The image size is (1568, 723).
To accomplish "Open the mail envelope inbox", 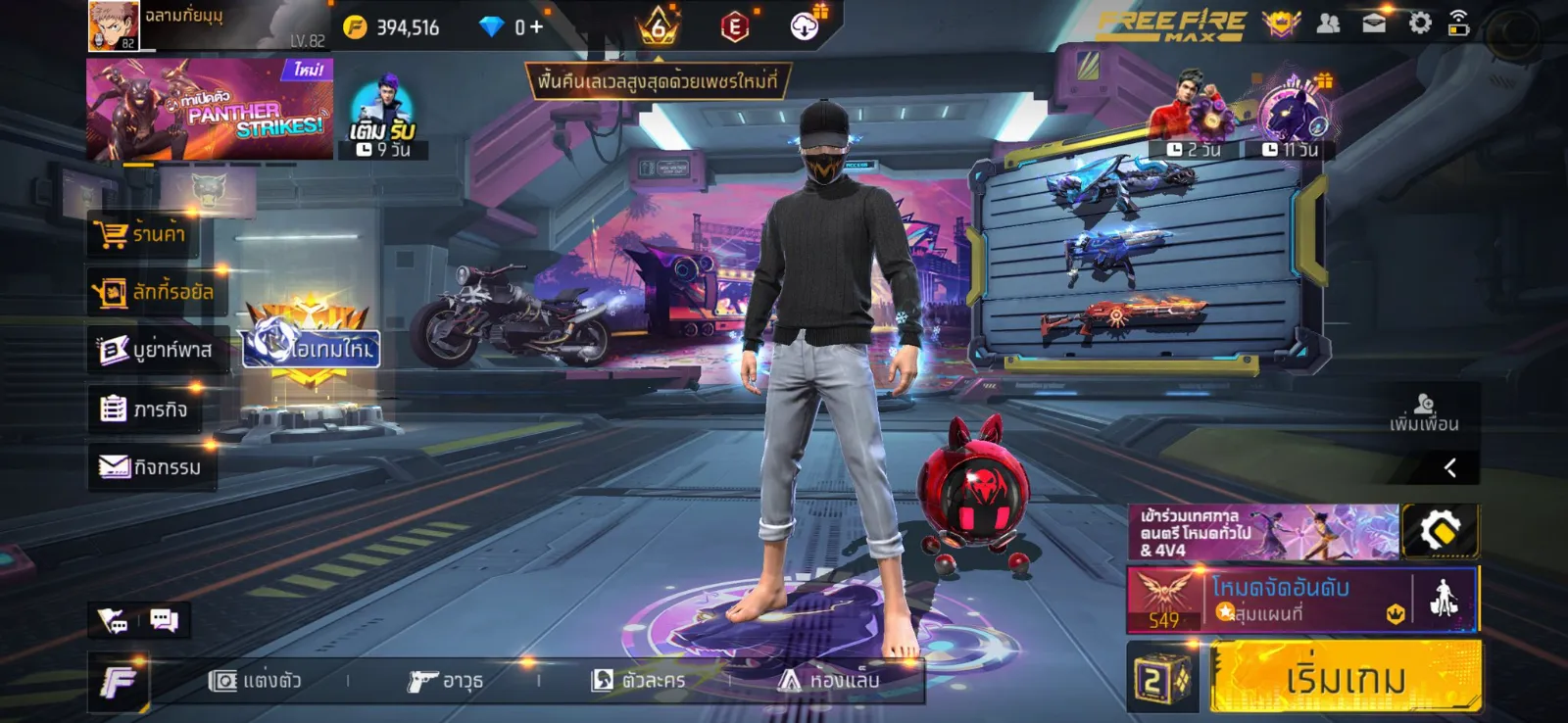I will pos(1374,24).
